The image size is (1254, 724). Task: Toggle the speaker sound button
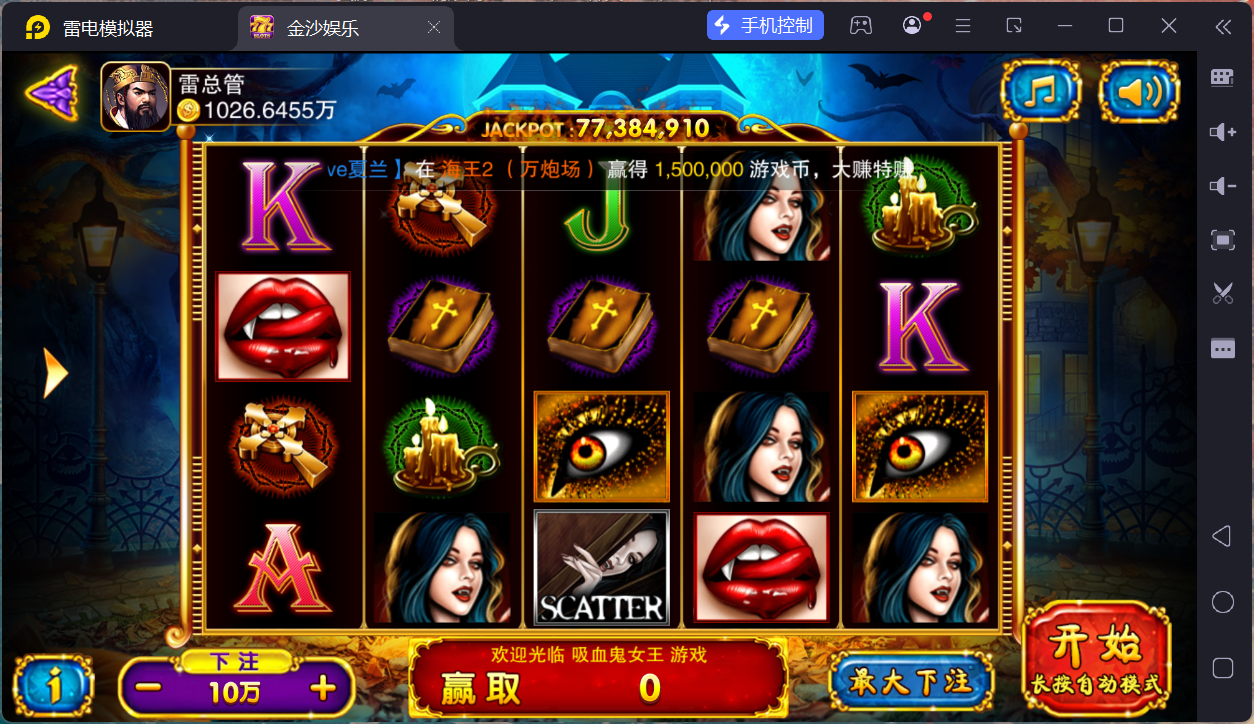click(1139, 92)
